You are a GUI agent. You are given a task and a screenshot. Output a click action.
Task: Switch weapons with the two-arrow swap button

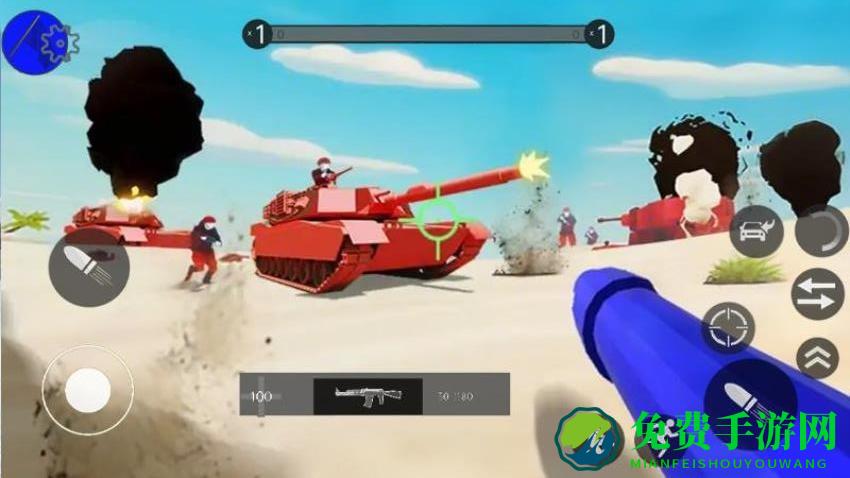tap(818, 295)
